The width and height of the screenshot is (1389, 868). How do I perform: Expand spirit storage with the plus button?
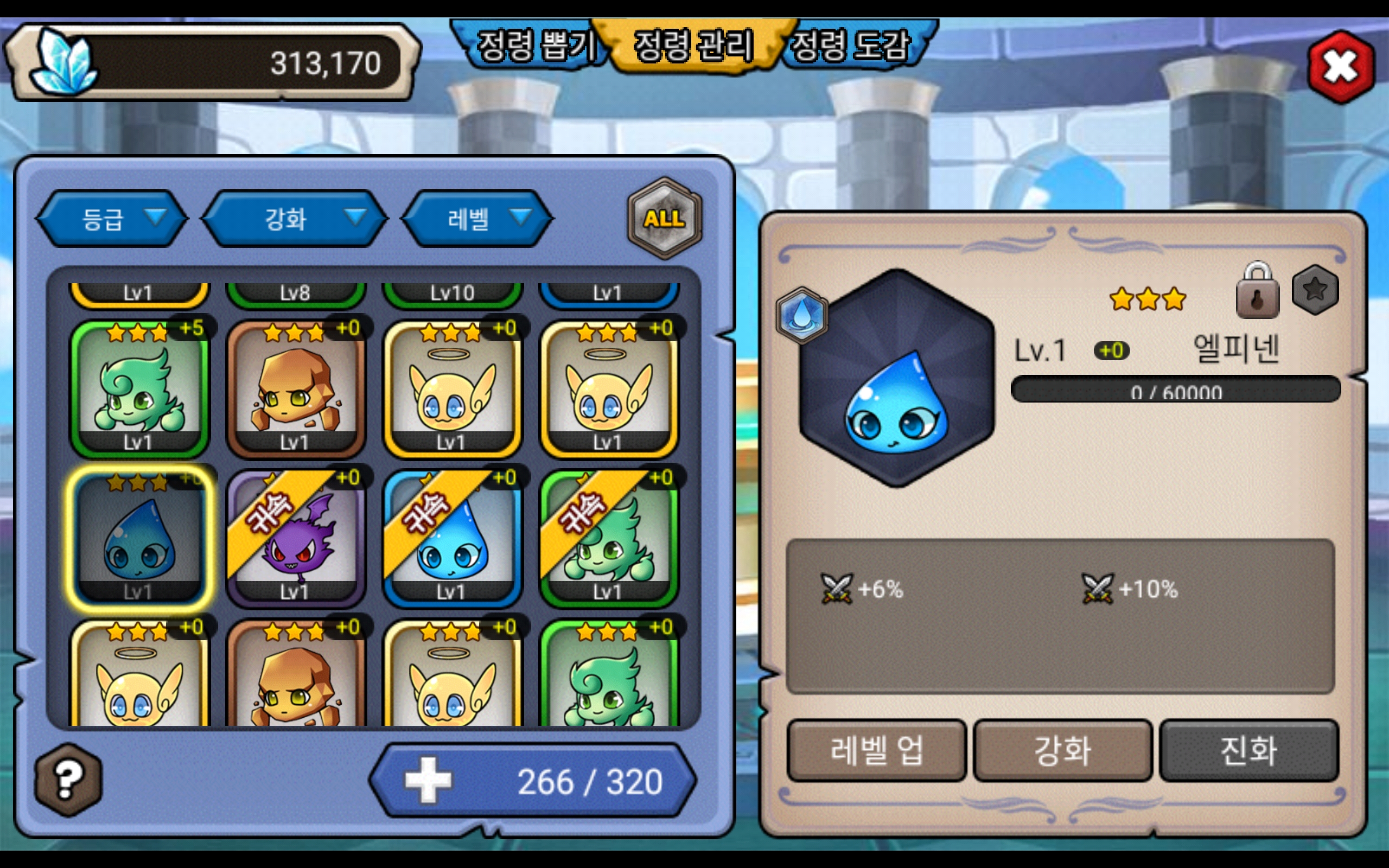[428, 780]
